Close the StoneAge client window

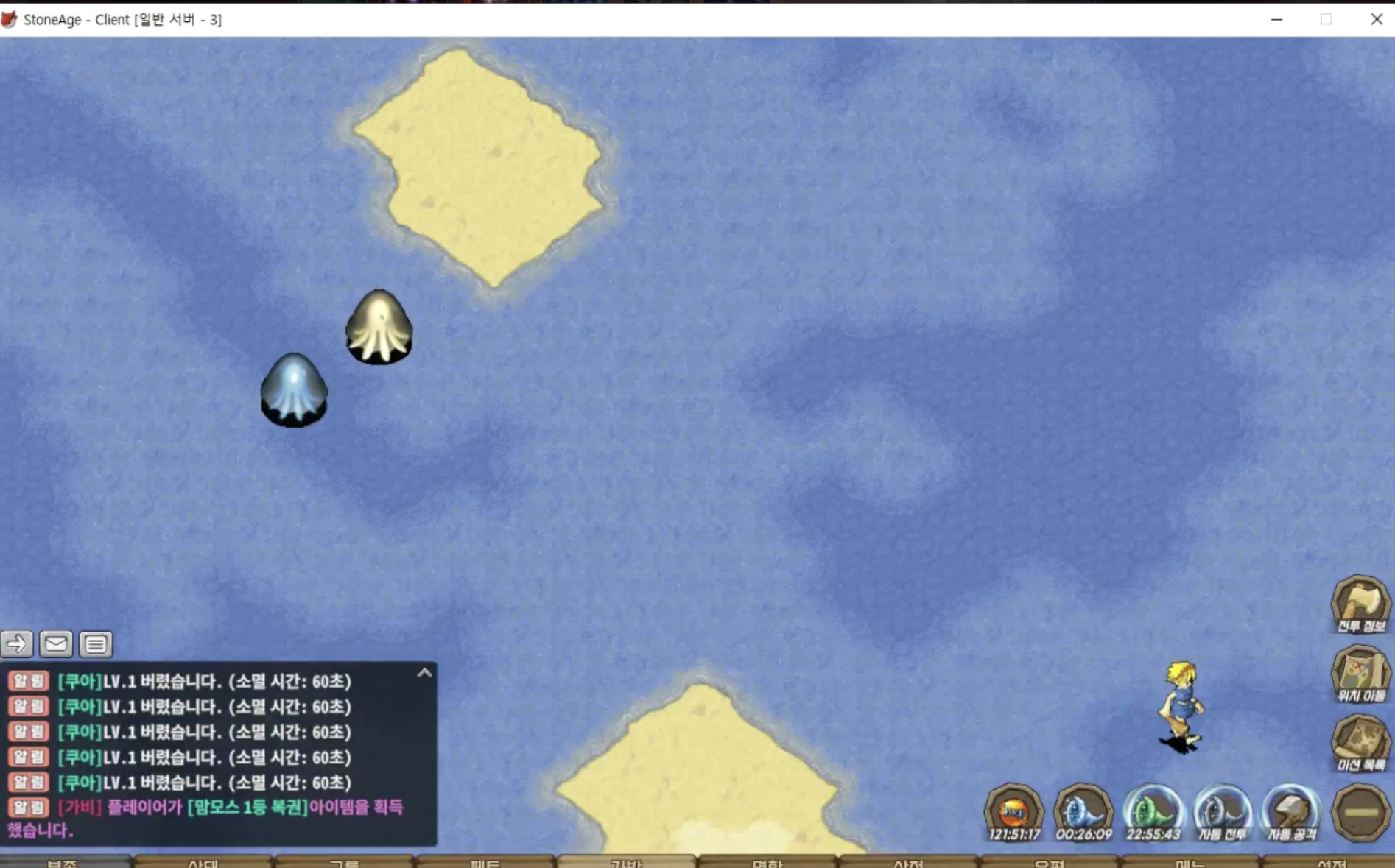[x=1376, y=19]
